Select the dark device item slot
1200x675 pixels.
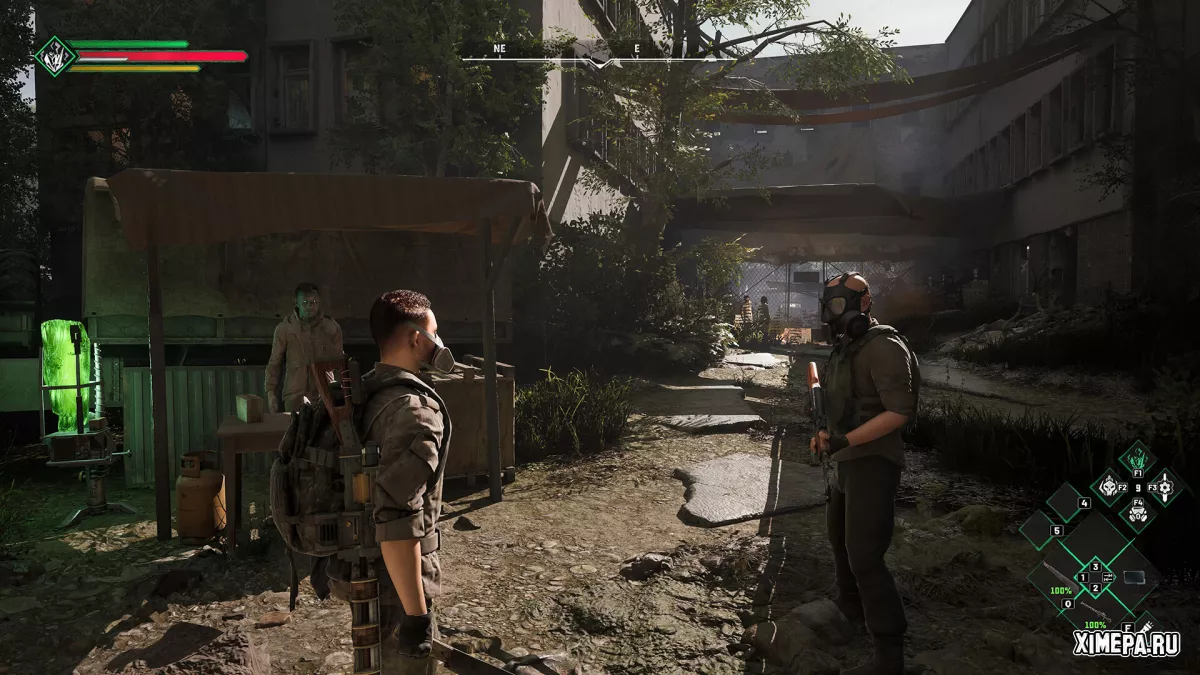point(1133,577)
